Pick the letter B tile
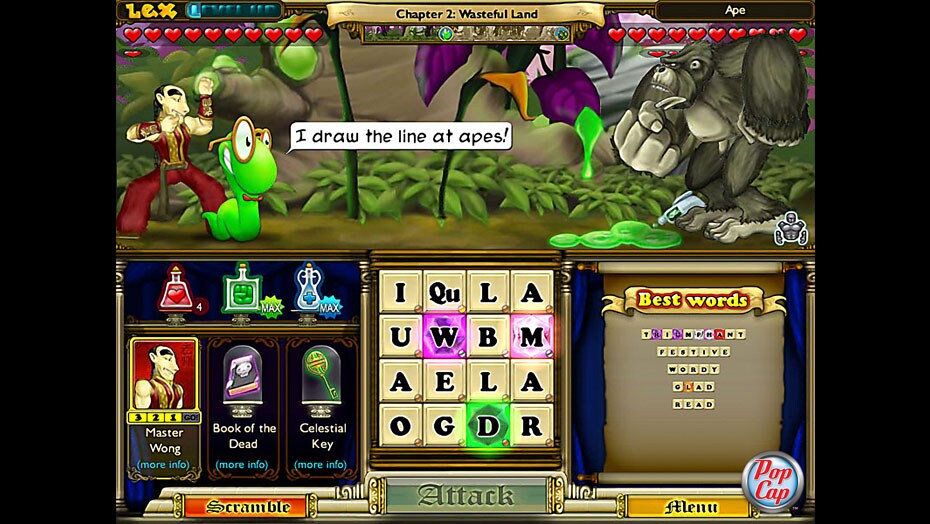 click(488, 337)
